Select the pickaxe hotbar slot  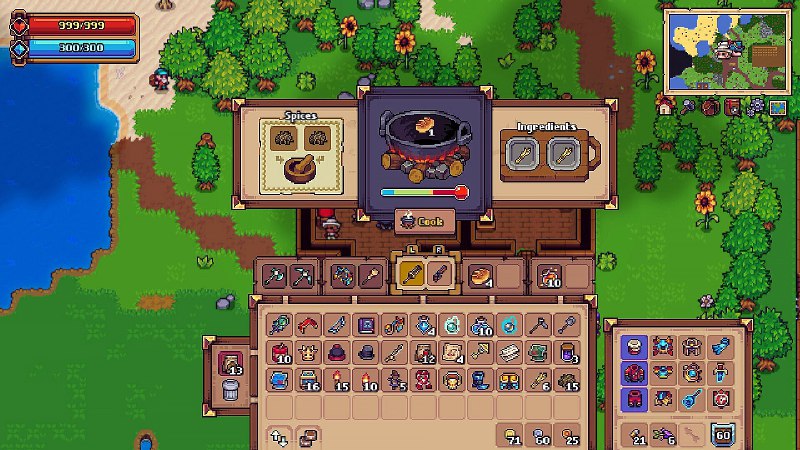click(301, 274)
